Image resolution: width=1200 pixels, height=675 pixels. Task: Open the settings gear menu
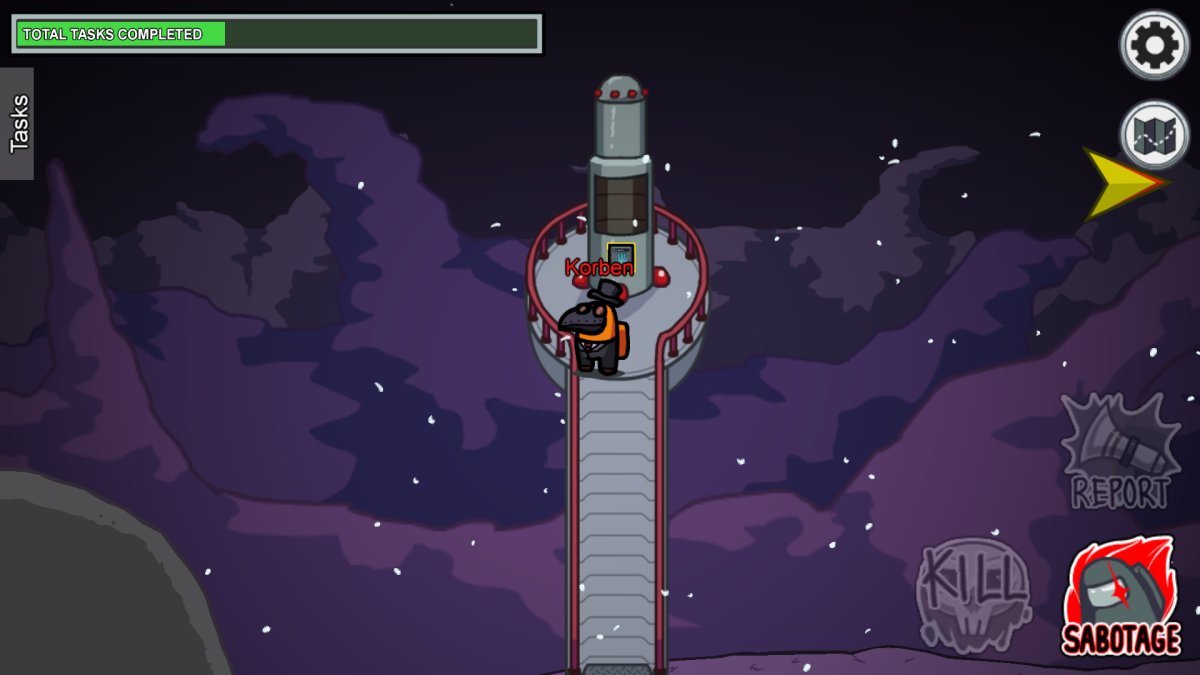pos(1154,45)
